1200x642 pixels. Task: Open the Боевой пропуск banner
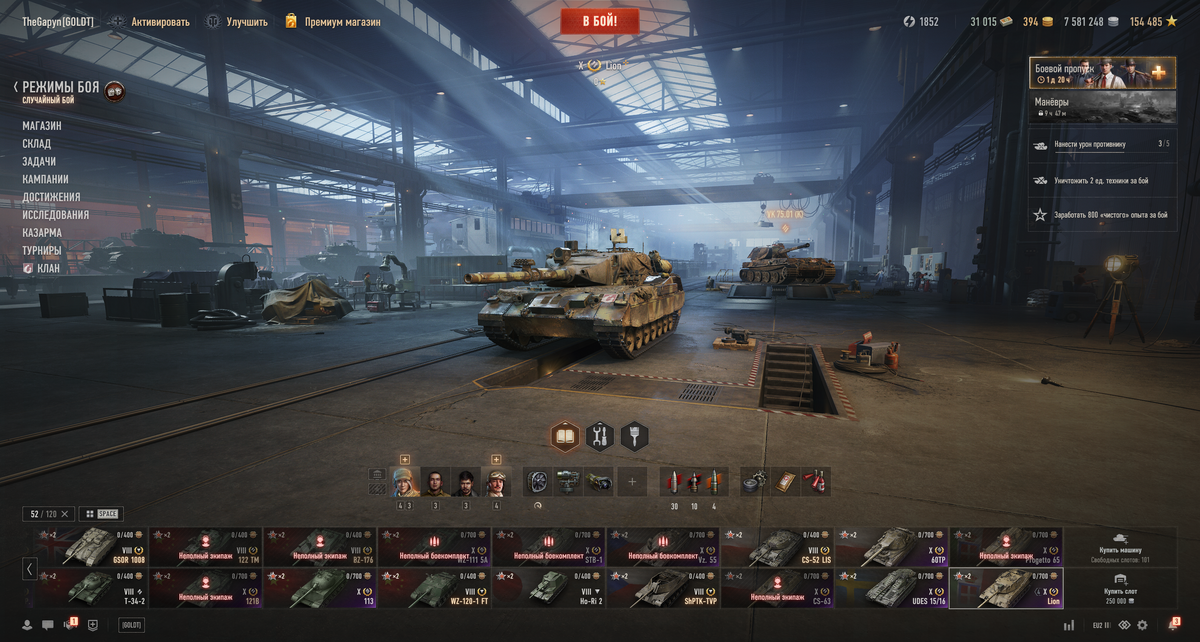pyautogui.click(x=1102, y=73)
